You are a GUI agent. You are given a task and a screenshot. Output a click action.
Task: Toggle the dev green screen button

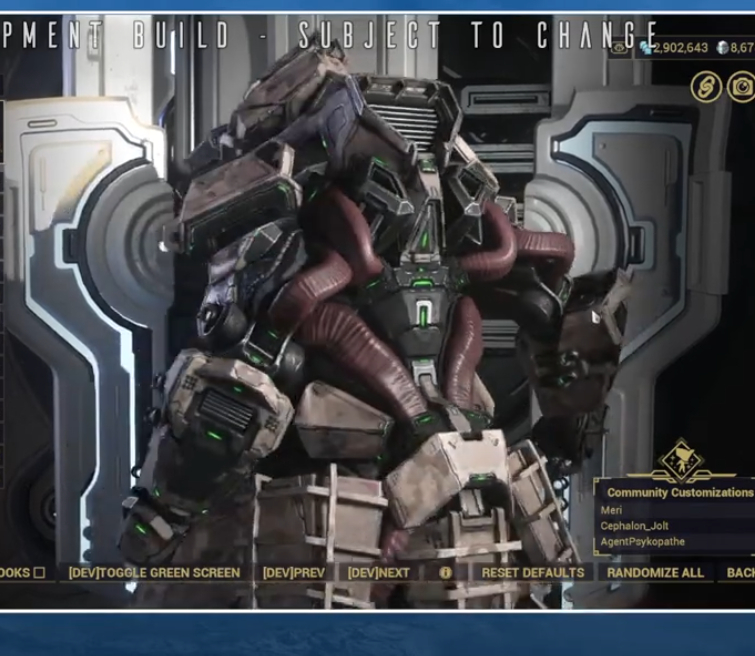[154, 573]
